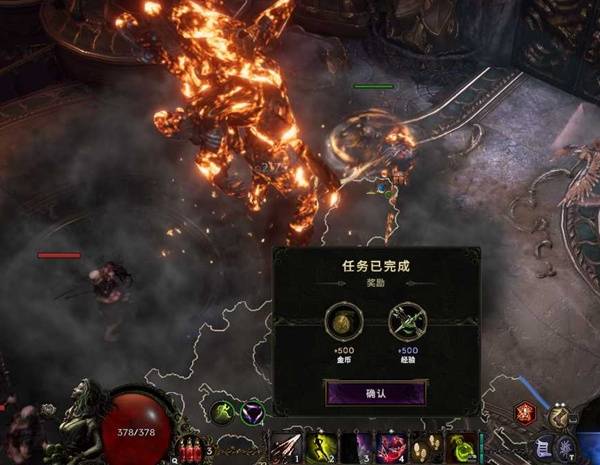Viewport: 600px width, 465px height.
Task: Open the red hexagon emblem menu icon
Action: (x=525, y=412)
